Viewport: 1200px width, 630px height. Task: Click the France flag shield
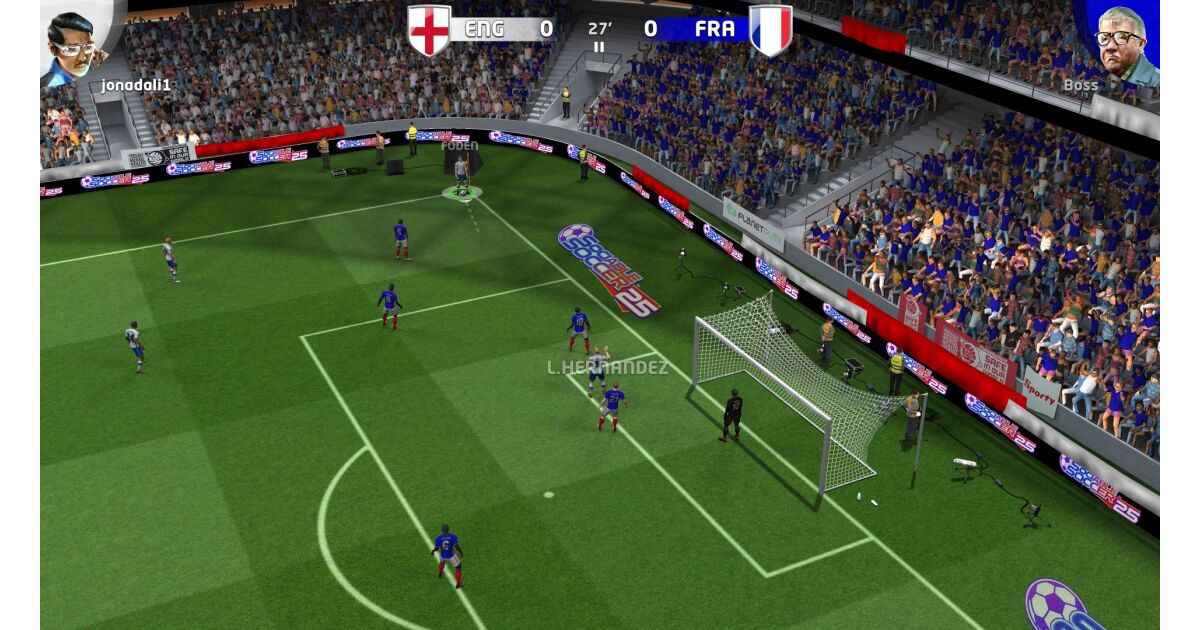tap(770, 30)
